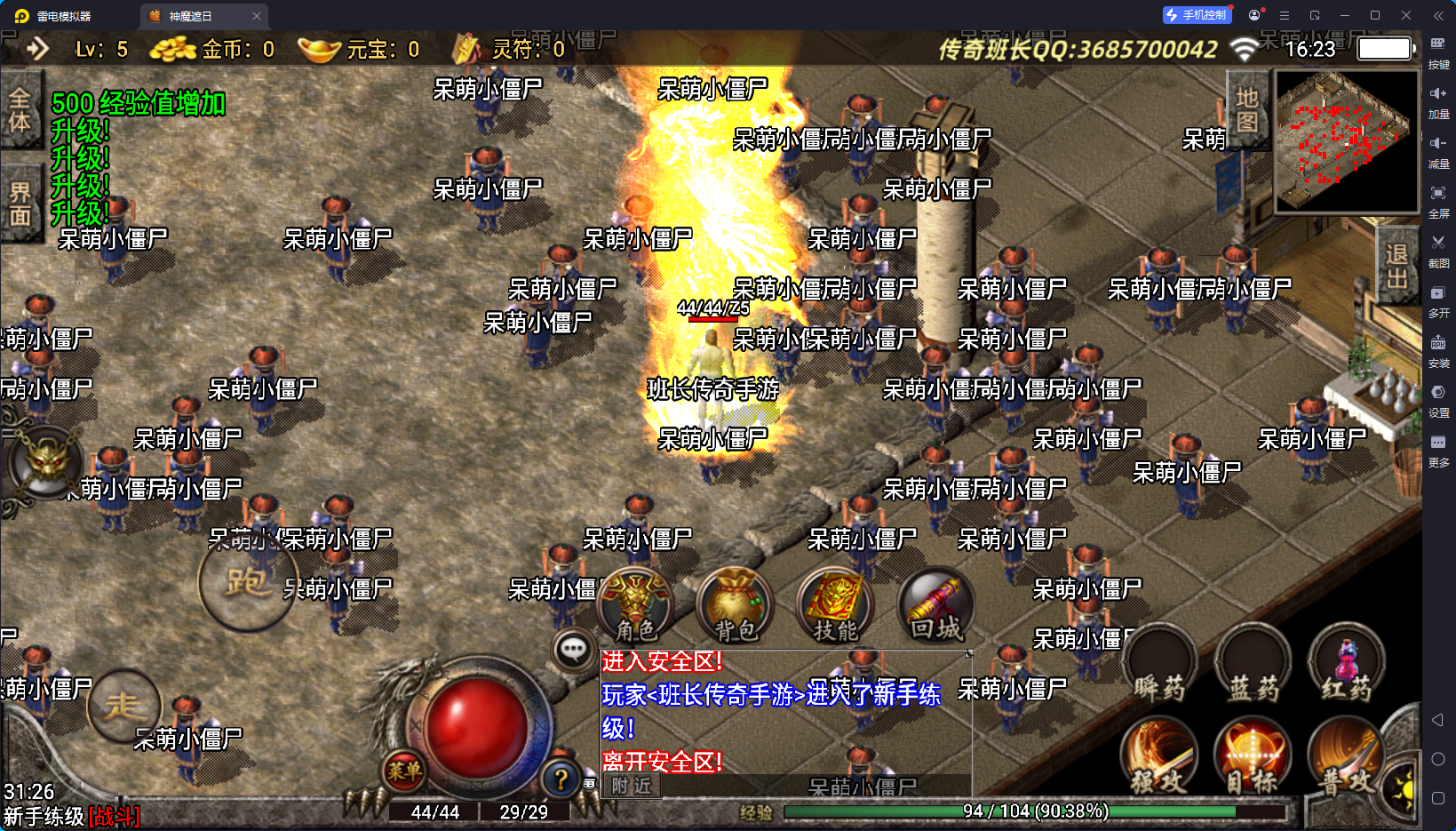The height and width of the screenshot is (831, 1456).
Task: Switch movement to 走 walk mode
Action: (x=123, y=707)
